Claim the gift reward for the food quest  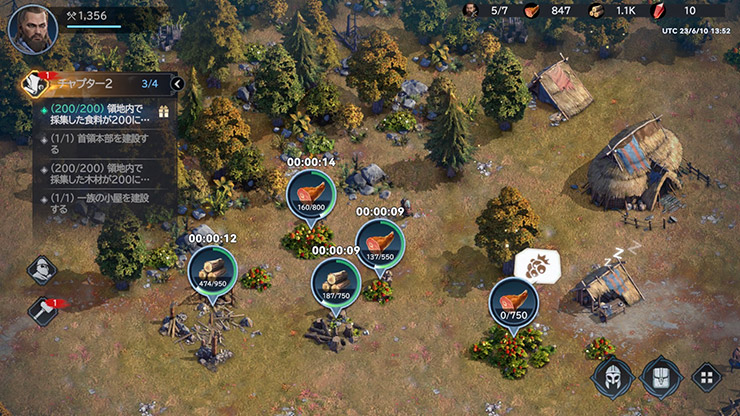[166, 115]
